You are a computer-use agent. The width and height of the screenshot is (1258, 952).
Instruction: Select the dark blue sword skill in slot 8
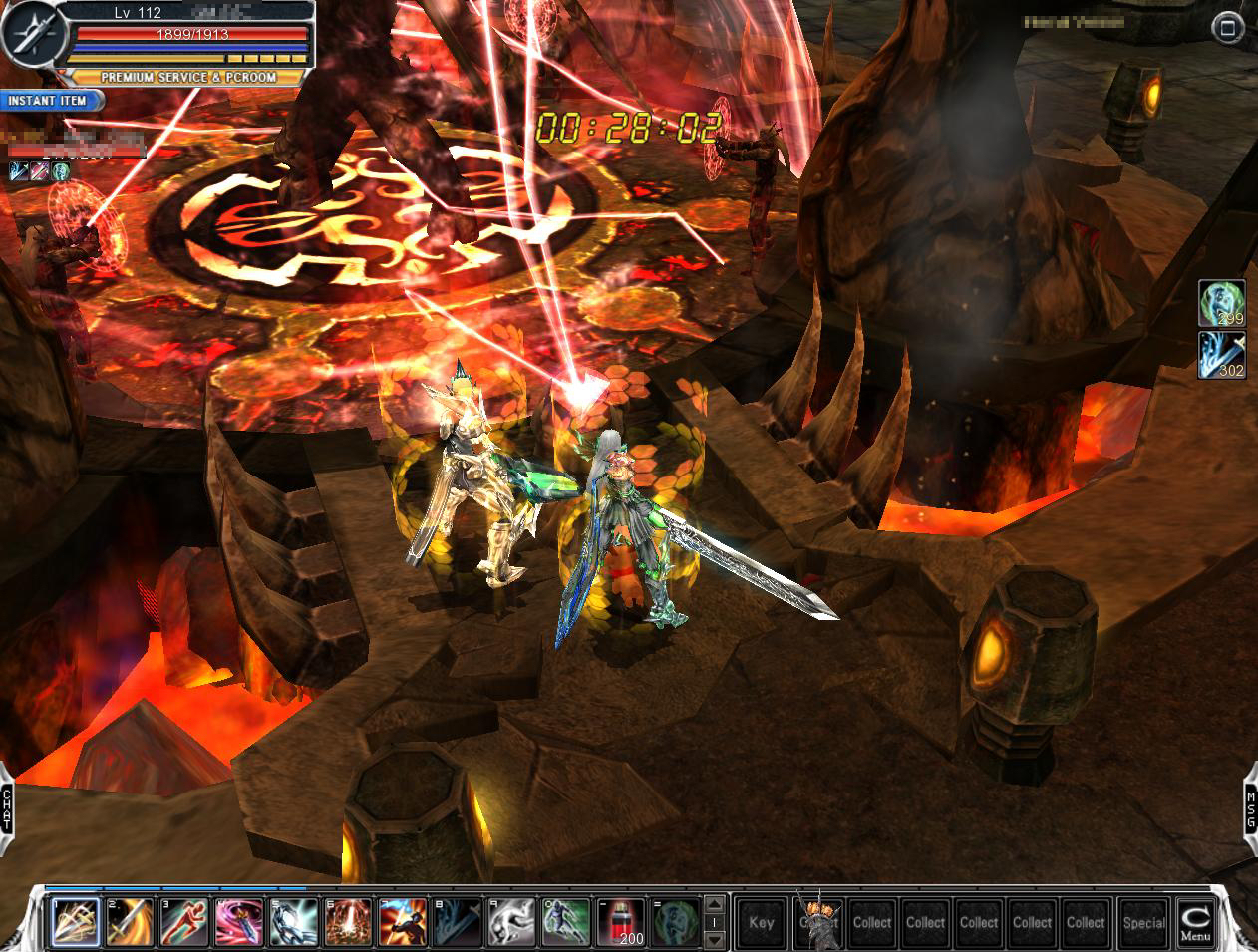[458, 922]
